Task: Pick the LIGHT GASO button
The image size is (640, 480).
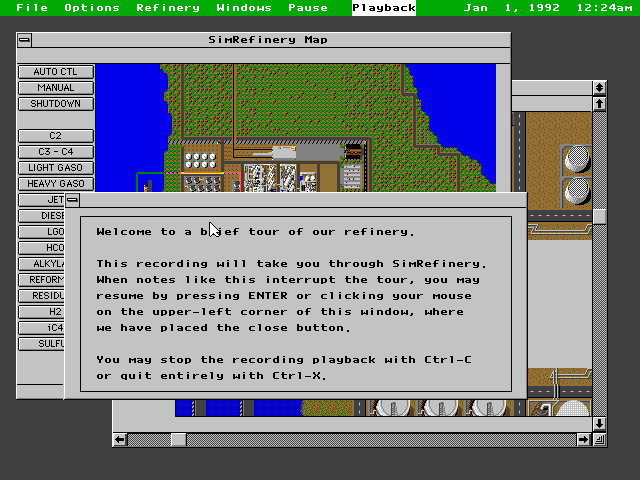Action: tap(55, 168)
